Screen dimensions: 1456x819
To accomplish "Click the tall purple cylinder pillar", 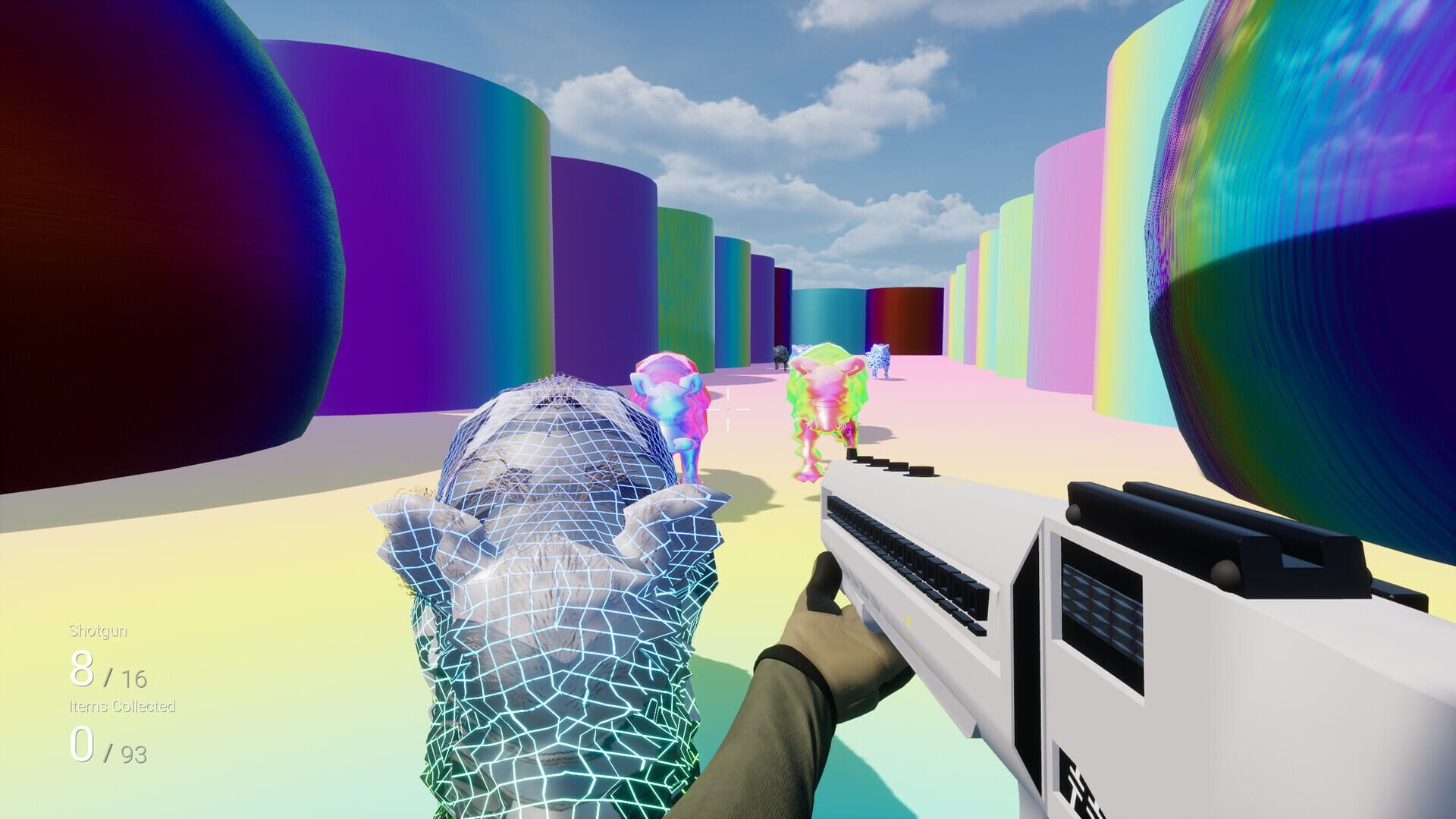I will tap(417, 212).
